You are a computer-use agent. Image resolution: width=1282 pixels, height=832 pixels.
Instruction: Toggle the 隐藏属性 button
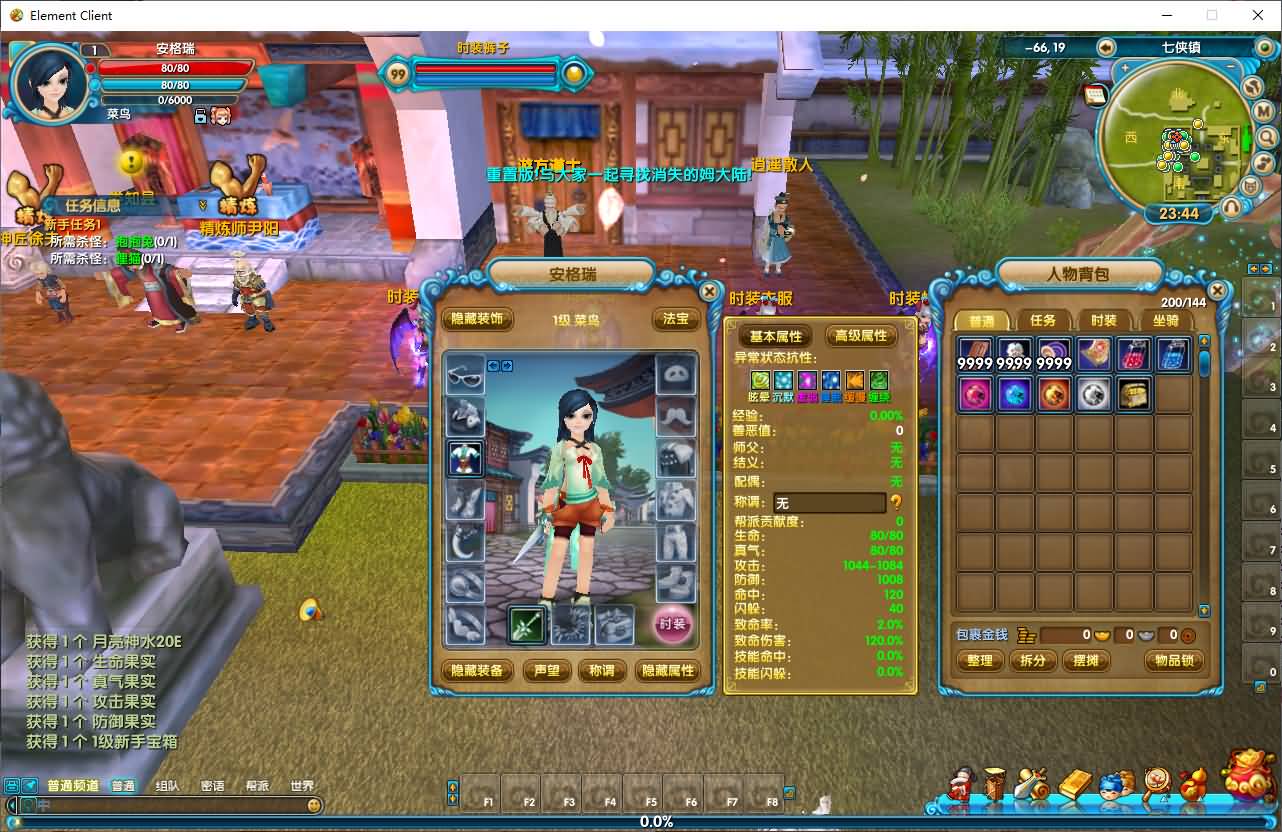tap(668, 670)
